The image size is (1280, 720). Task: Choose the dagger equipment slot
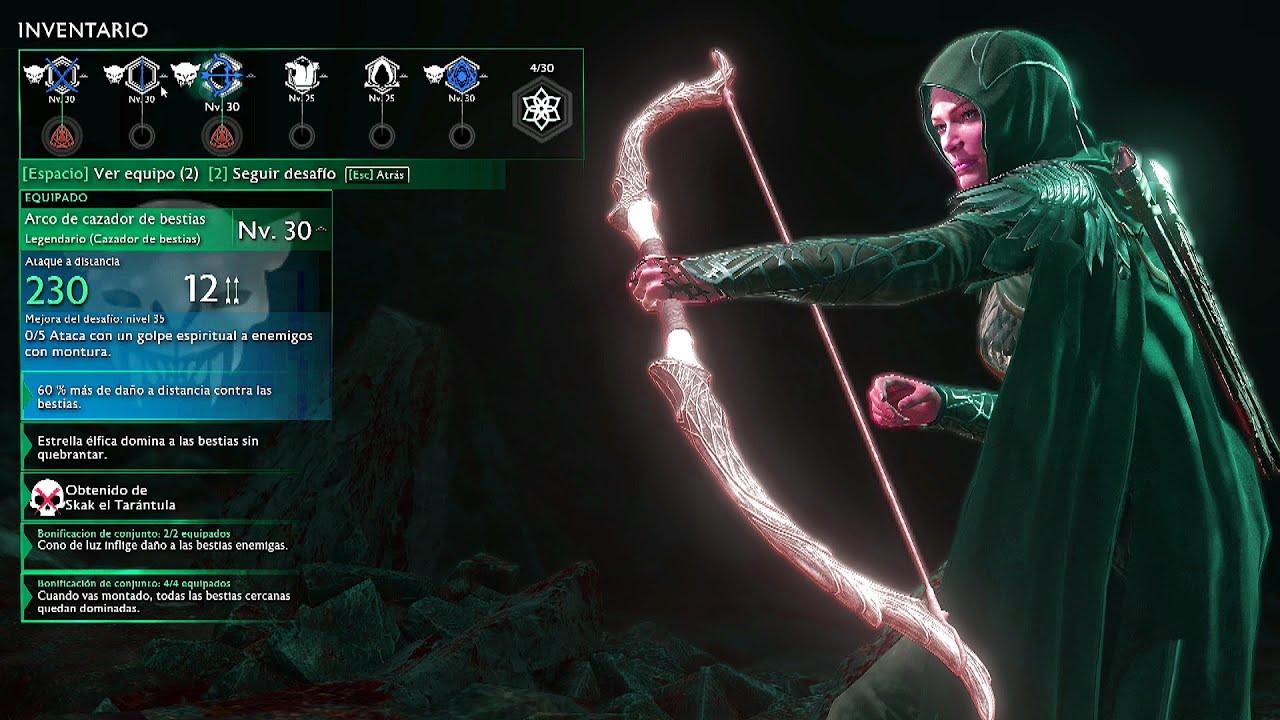(x=142, y=75)
